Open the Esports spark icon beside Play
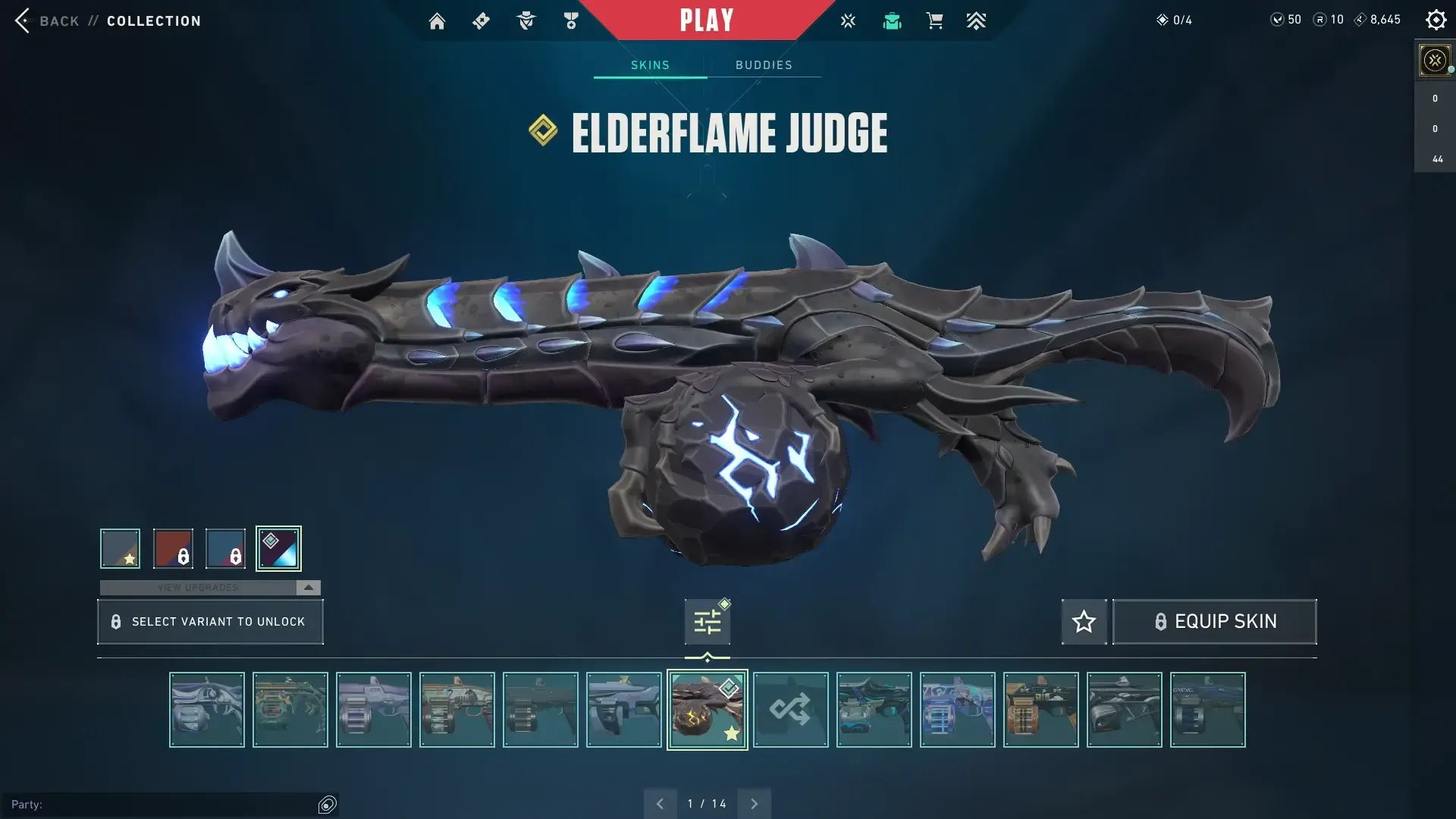This screenshot has width=1456, height=819. click(x=848, y=20)
